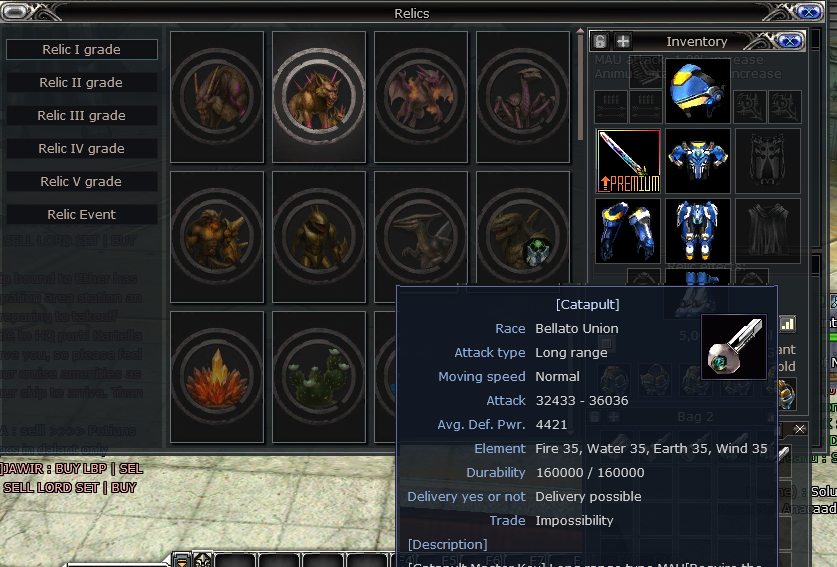Click the blue chest armor slot
The width and height of the screenshot is (837, 567).
coord(698,161)
